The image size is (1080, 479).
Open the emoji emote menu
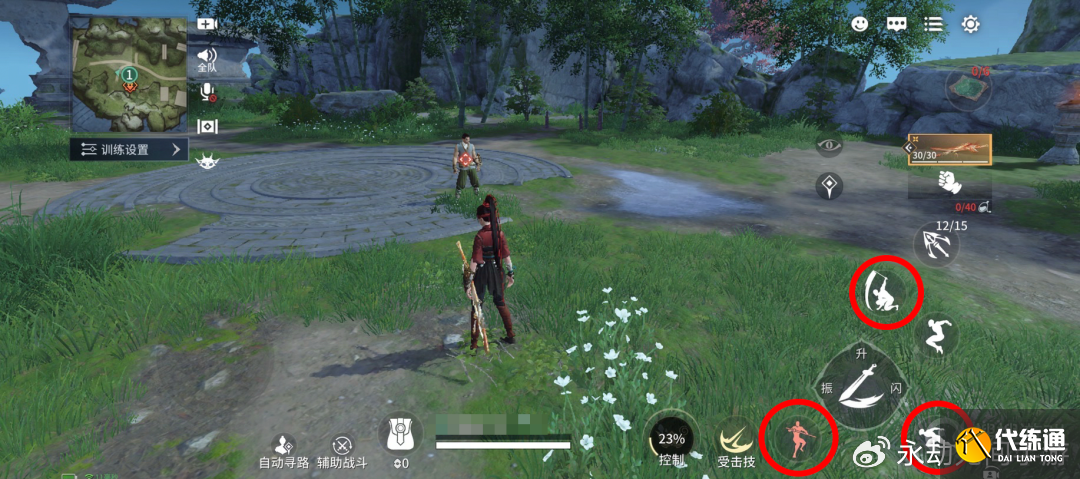tap(860, 24)
